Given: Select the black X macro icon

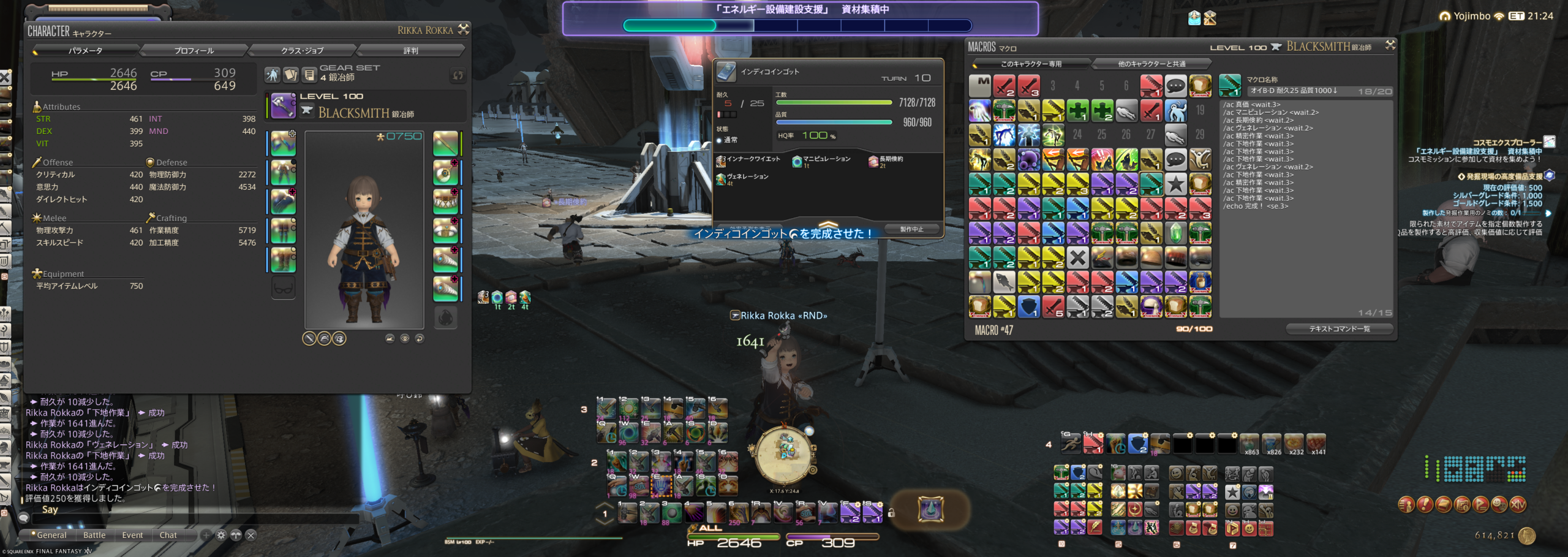Looking at the screenshot, I should [x=1077, y=257].
